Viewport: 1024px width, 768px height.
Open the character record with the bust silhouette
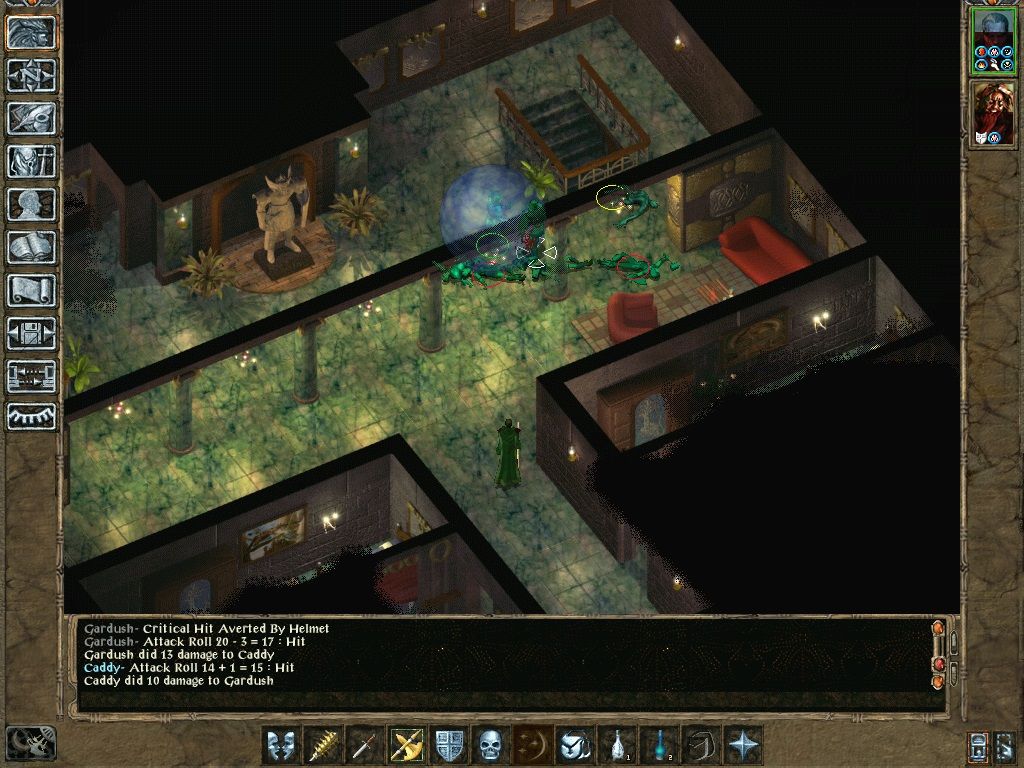(32, 204)
